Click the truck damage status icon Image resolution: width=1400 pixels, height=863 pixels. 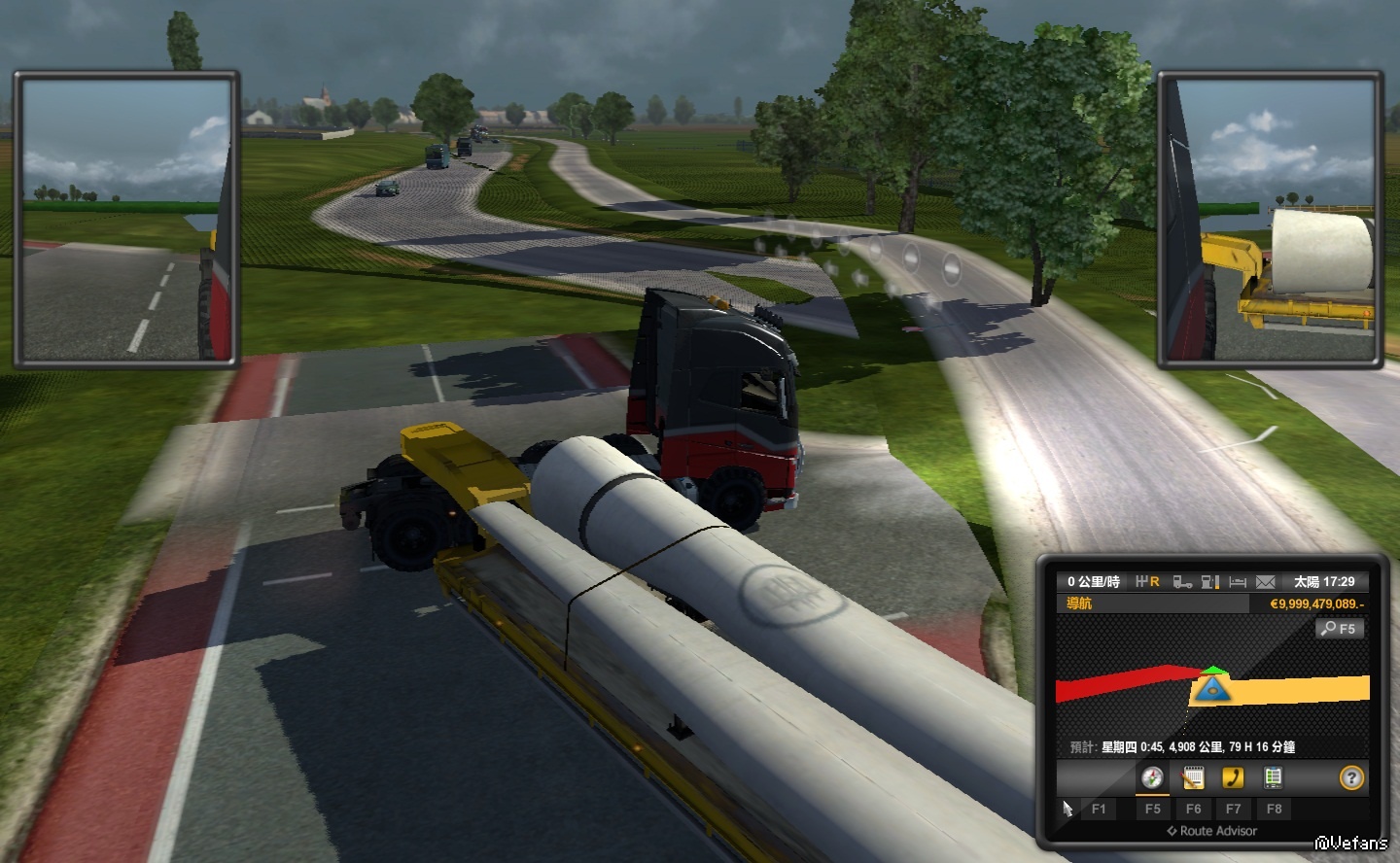(x=1182, y=582)
